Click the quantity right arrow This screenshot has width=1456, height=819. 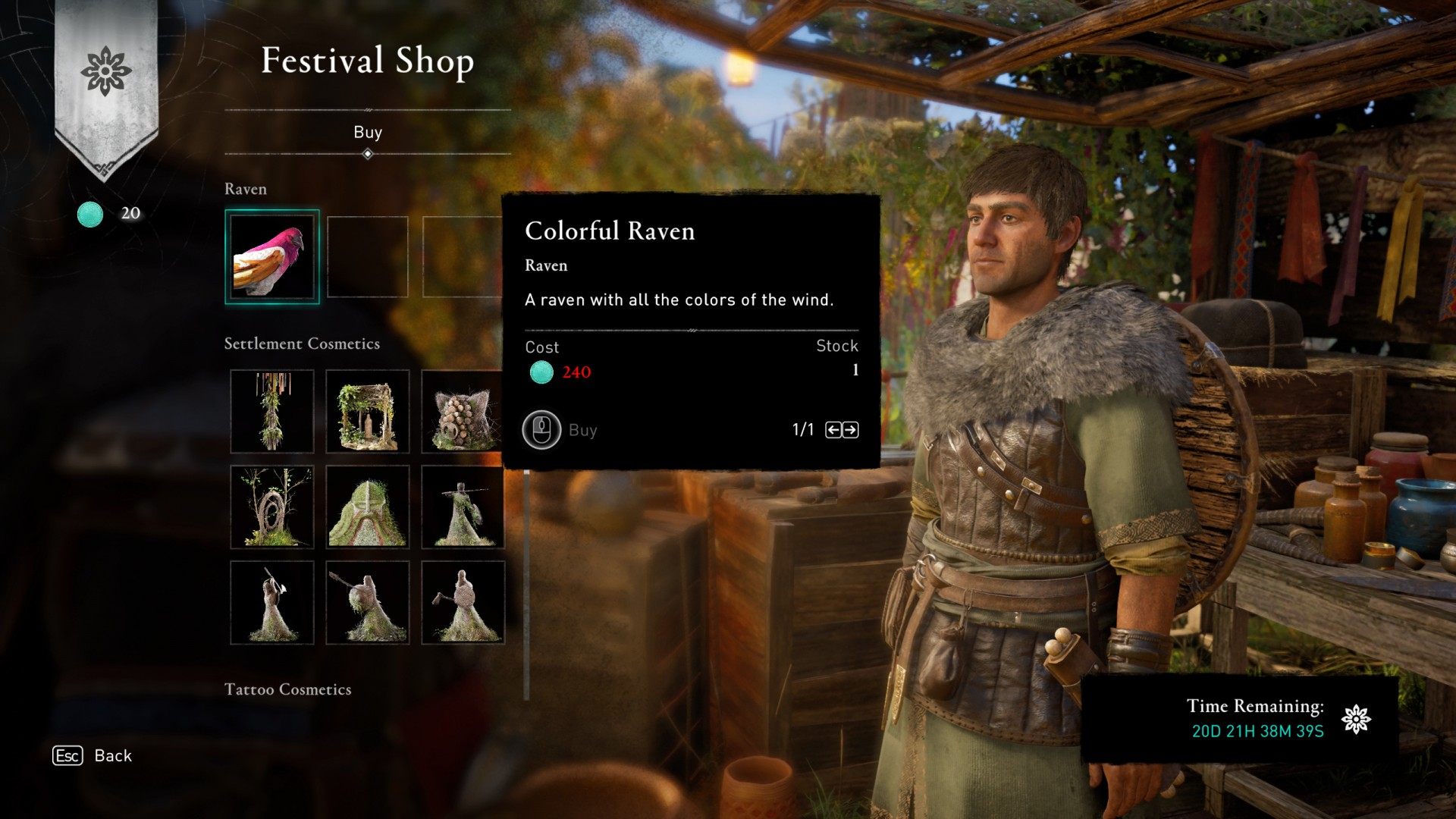pos(851,430)
